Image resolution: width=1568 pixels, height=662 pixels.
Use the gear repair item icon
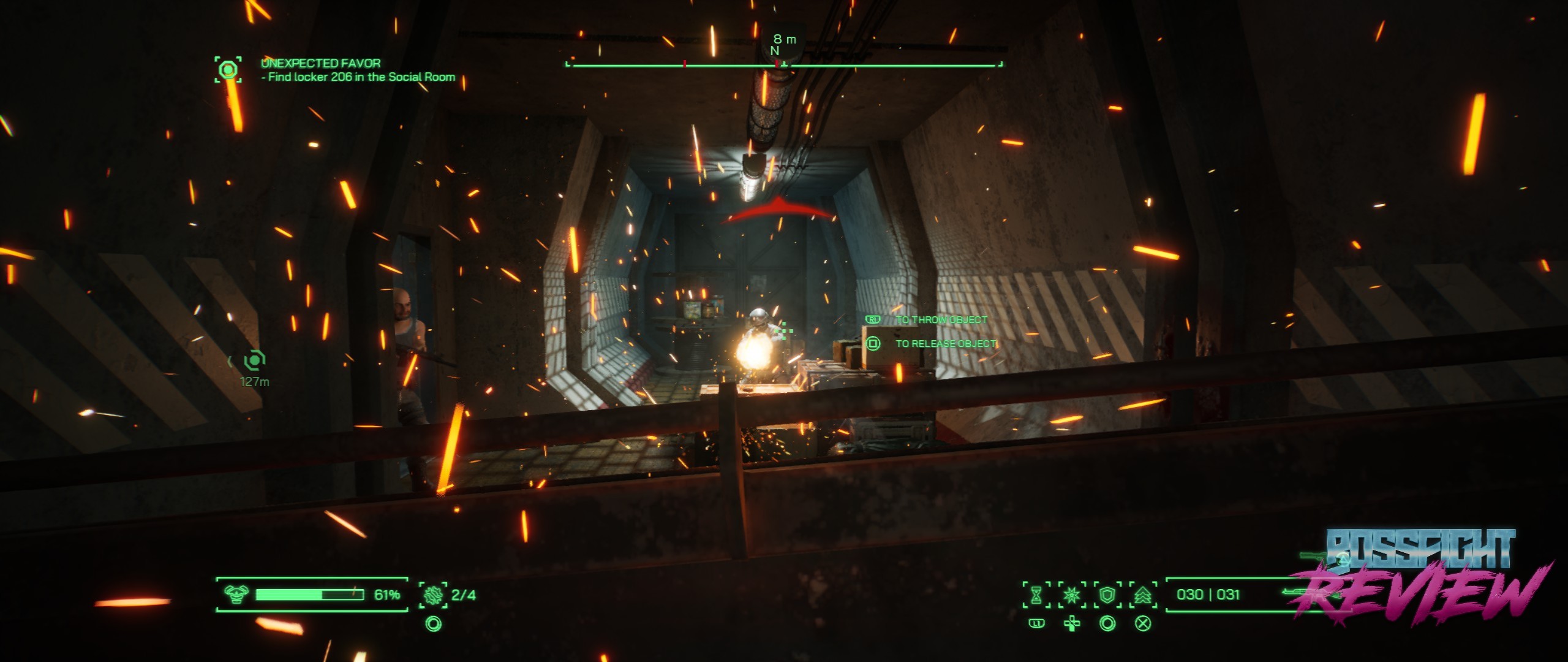click(x=433, y=595)
